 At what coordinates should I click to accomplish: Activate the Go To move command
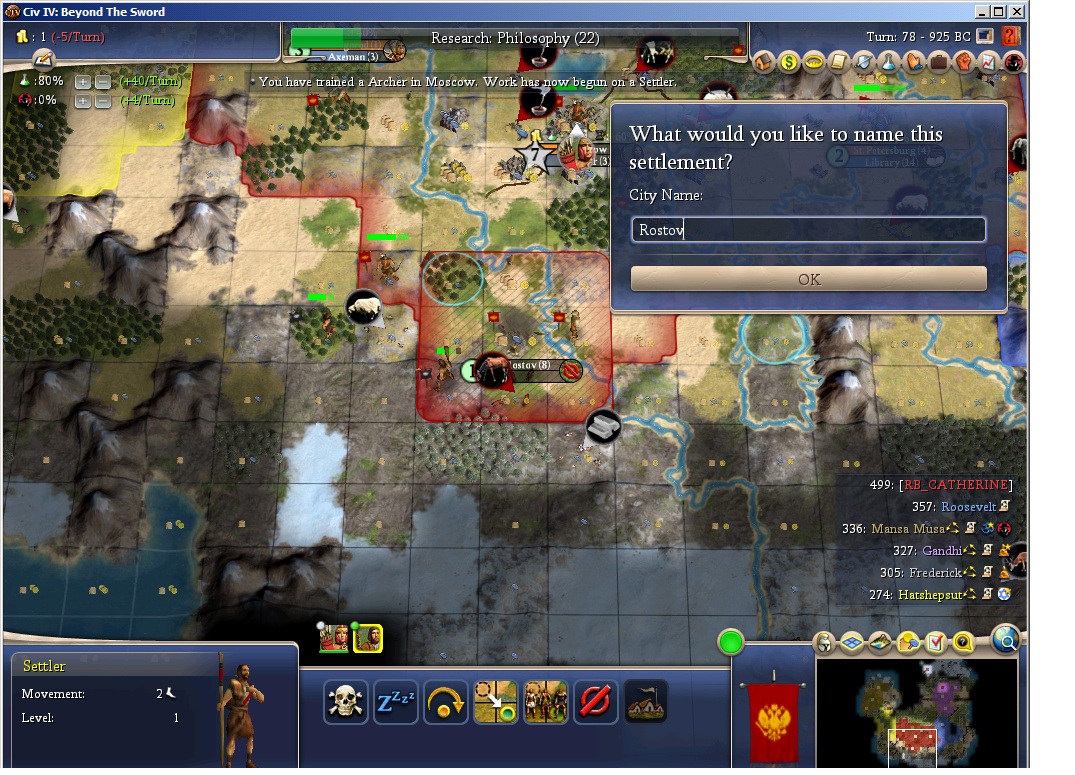pyautogui.click(x=495, y=702)
